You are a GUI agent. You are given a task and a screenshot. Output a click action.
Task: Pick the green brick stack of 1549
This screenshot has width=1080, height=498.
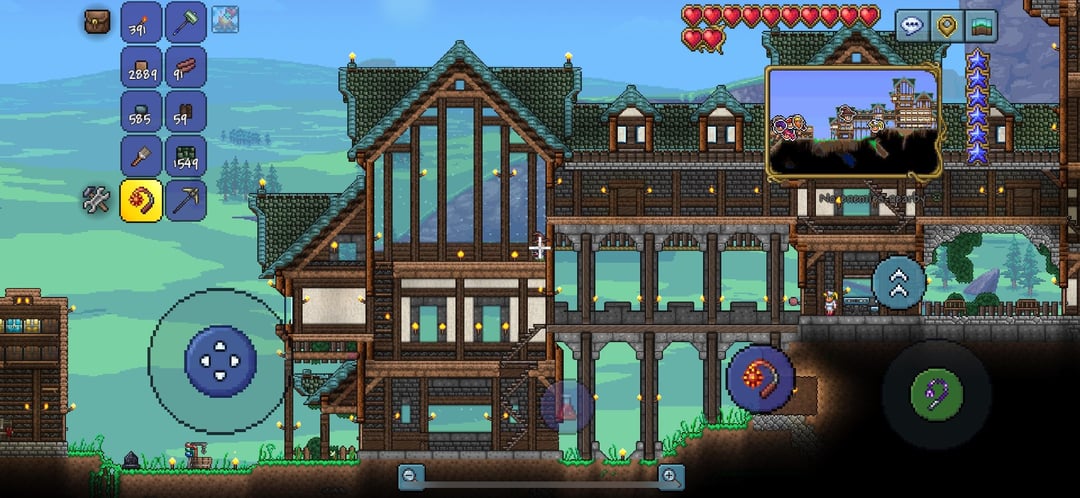point(186,155)
